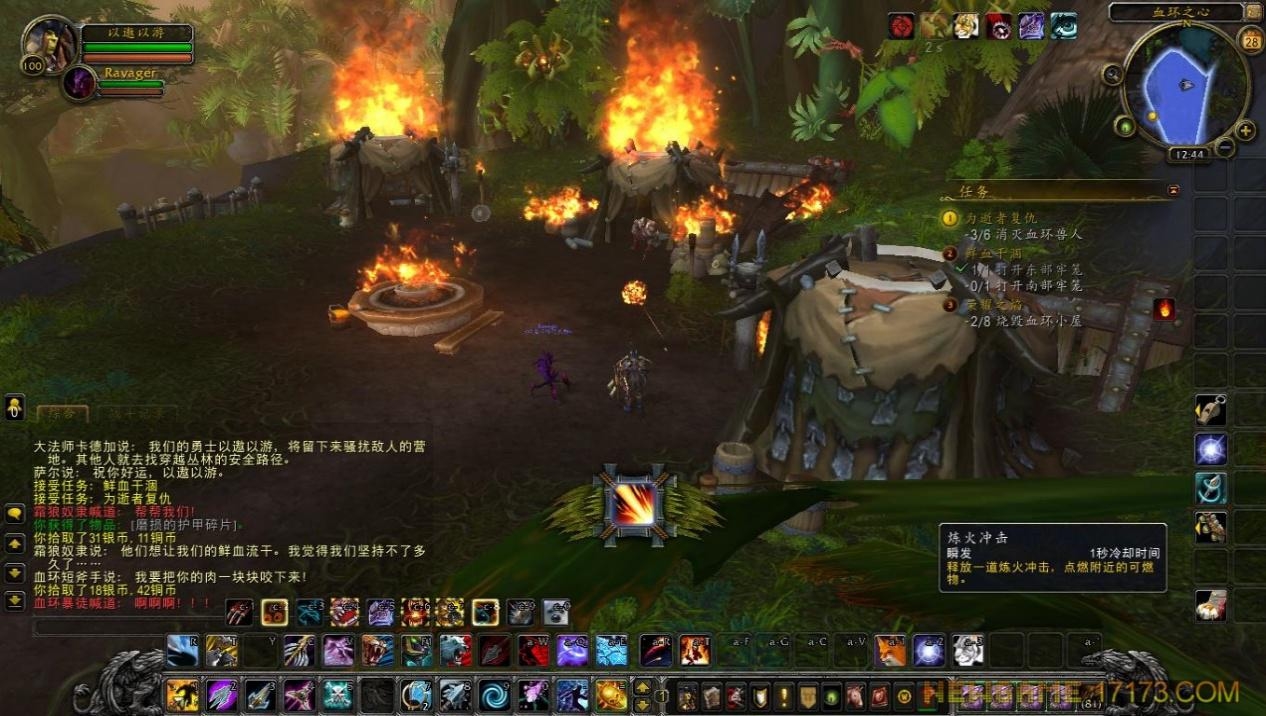The height and width of the screenshot is (716, 1266).
Task: Open the yellow exclamation quest log micro button
Action: coord(784,696)
